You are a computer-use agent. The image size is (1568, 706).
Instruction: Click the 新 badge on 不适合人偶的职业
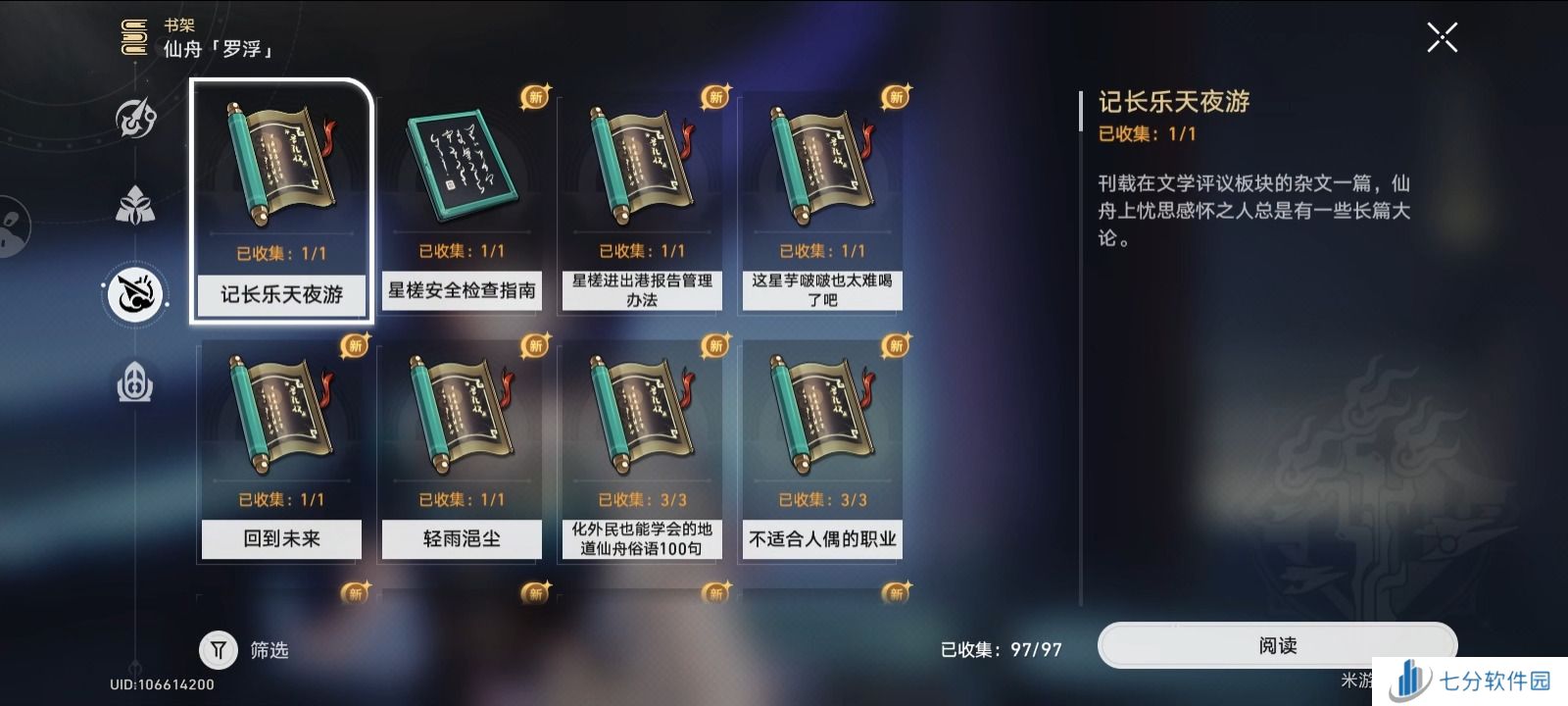[894, 343]
